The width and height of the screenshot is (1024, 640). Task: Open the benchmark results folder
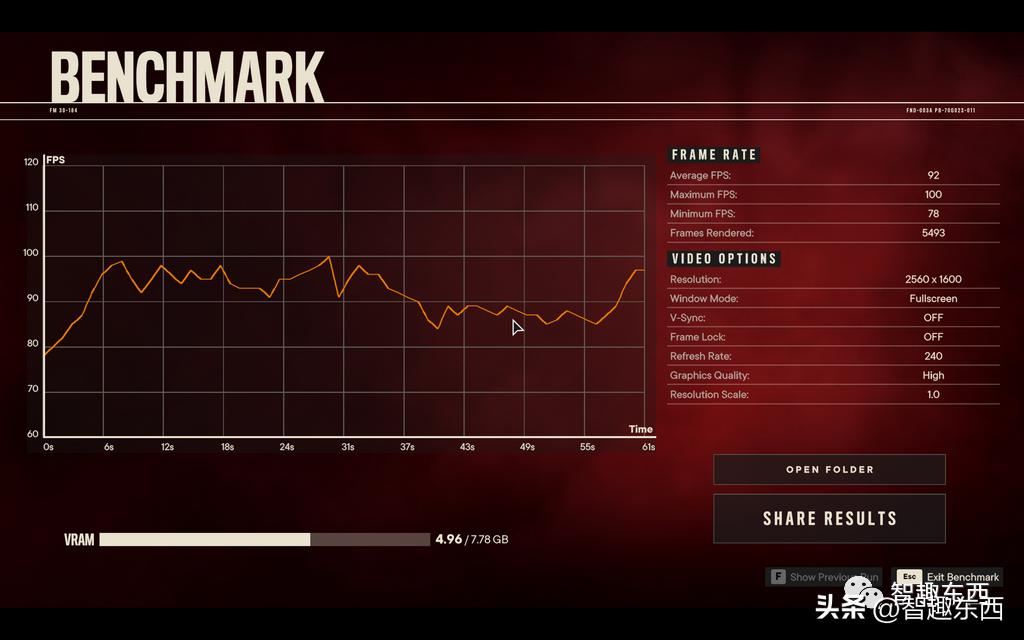tap(829, 469)
